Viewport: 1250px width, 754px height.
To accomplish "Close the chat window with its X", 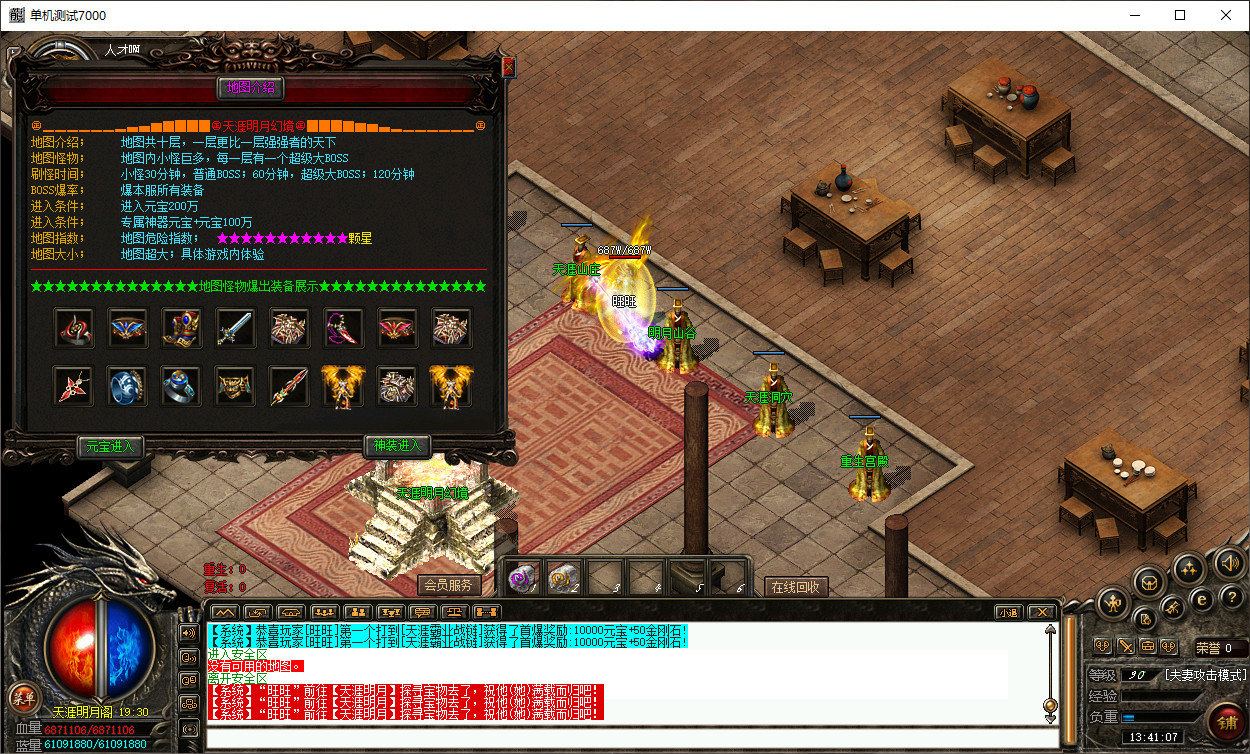I will click(x=1041, y=612).
